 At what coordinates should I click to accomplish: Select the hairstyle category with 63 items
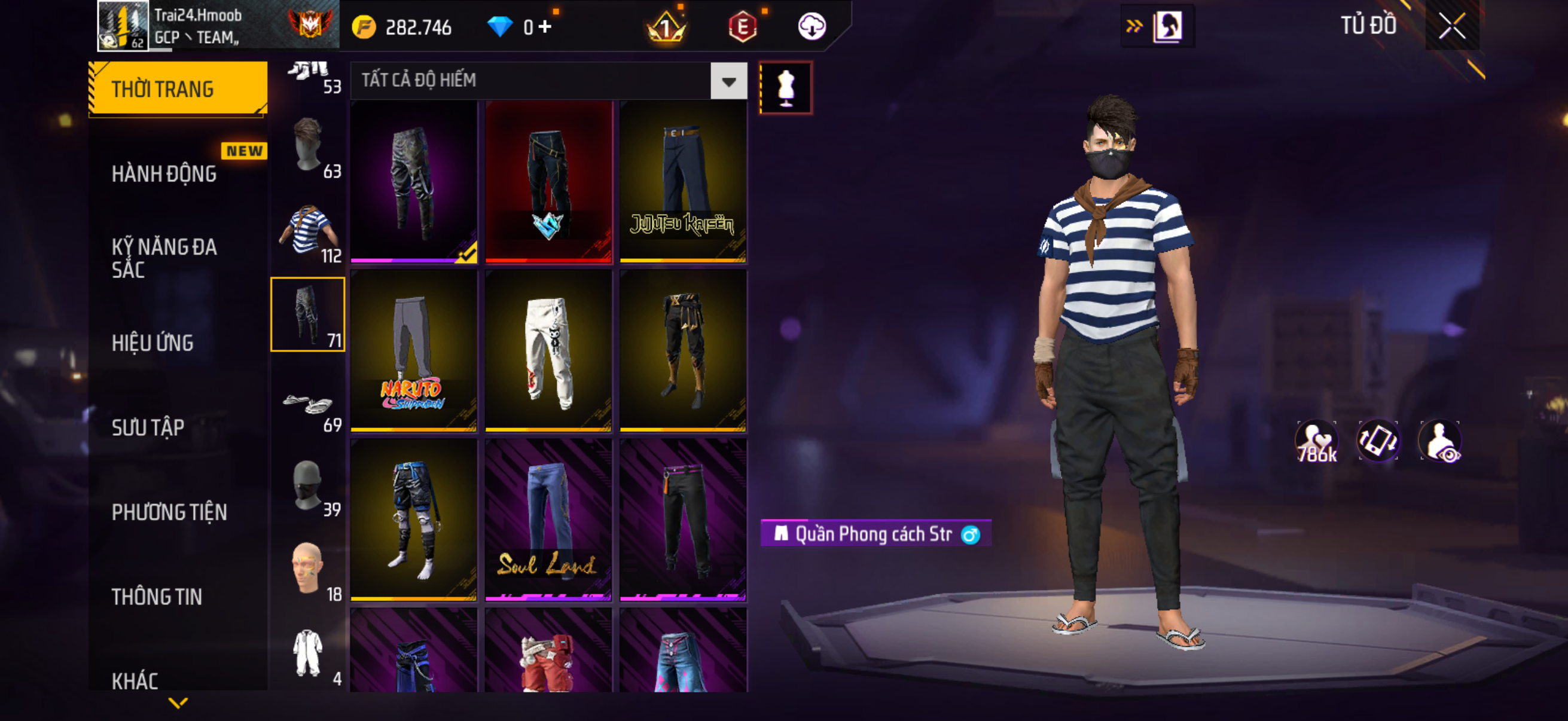tap(308, 147)
